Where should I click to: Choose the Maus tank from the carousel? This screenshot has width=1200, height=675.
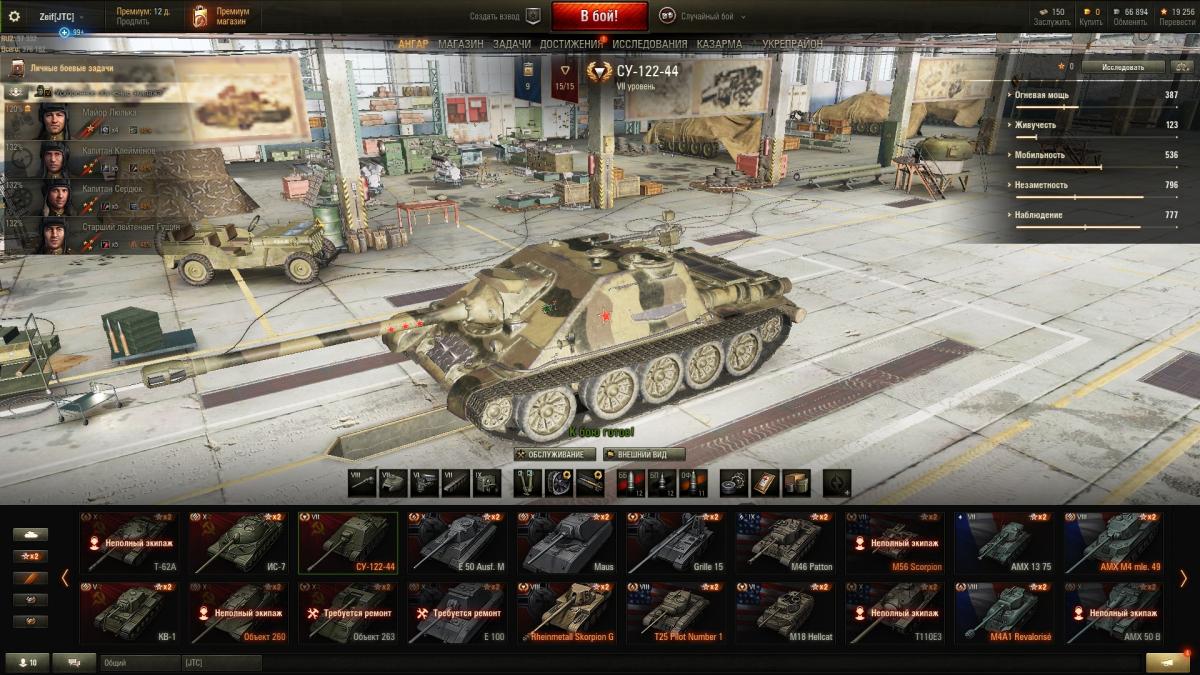(566, 542)
